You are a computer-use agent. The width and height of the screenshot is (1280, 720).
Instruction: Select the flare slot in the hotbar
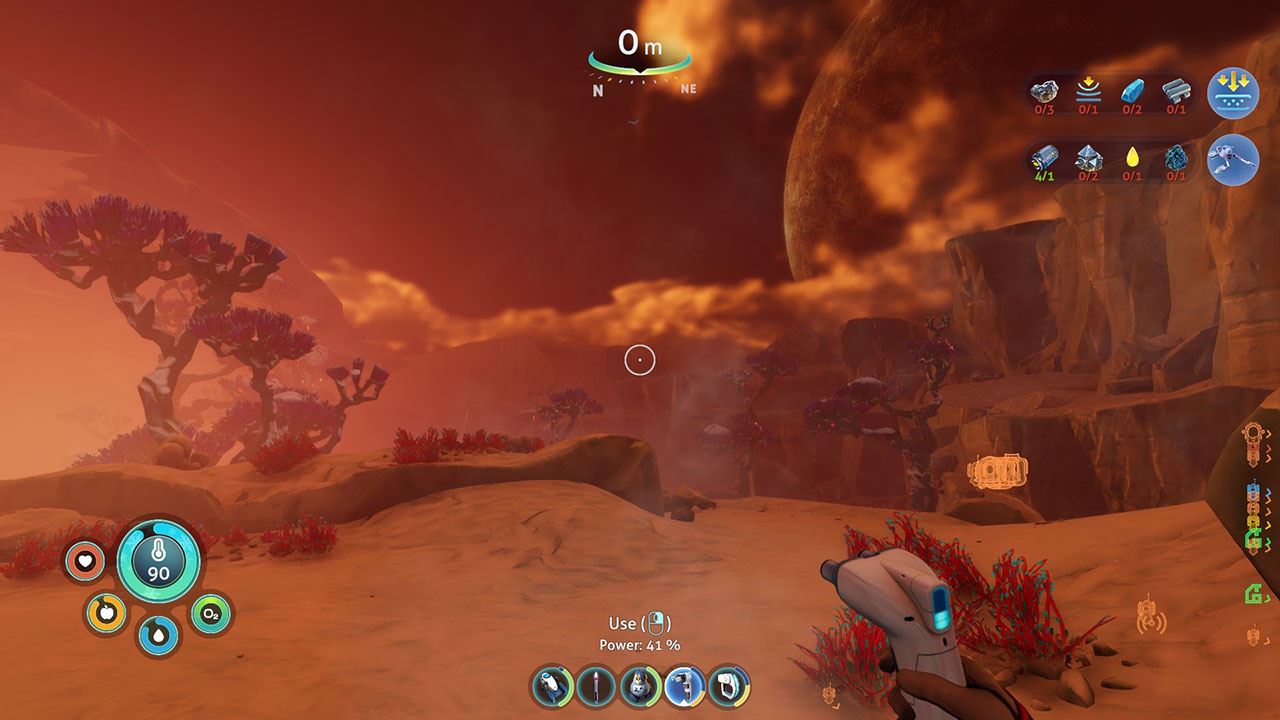coord(596,686)
